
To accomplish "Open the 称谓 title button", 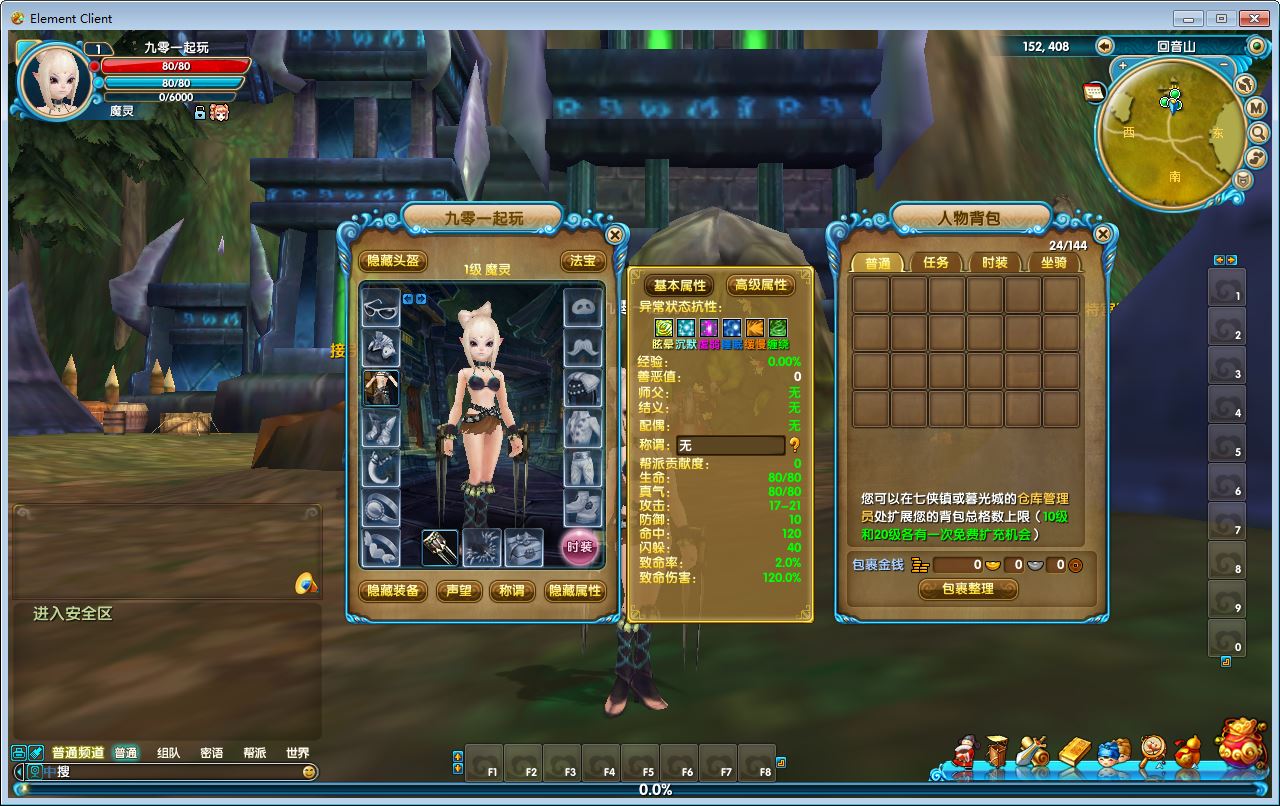I will pos(511,591).
